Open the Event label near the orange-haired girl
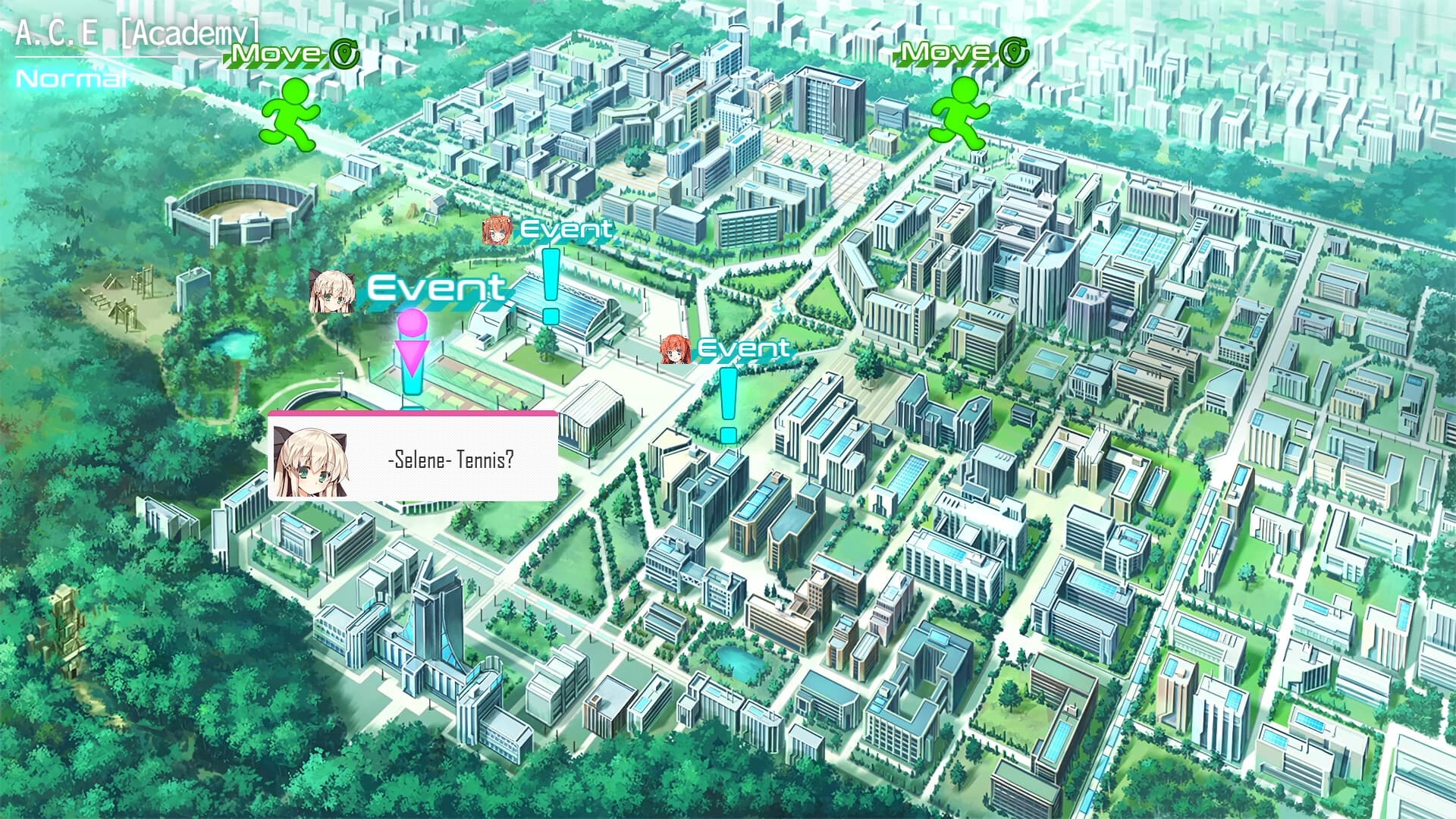Image resolution: width=1456 pixels, height=819 pixels. (570, 229)
